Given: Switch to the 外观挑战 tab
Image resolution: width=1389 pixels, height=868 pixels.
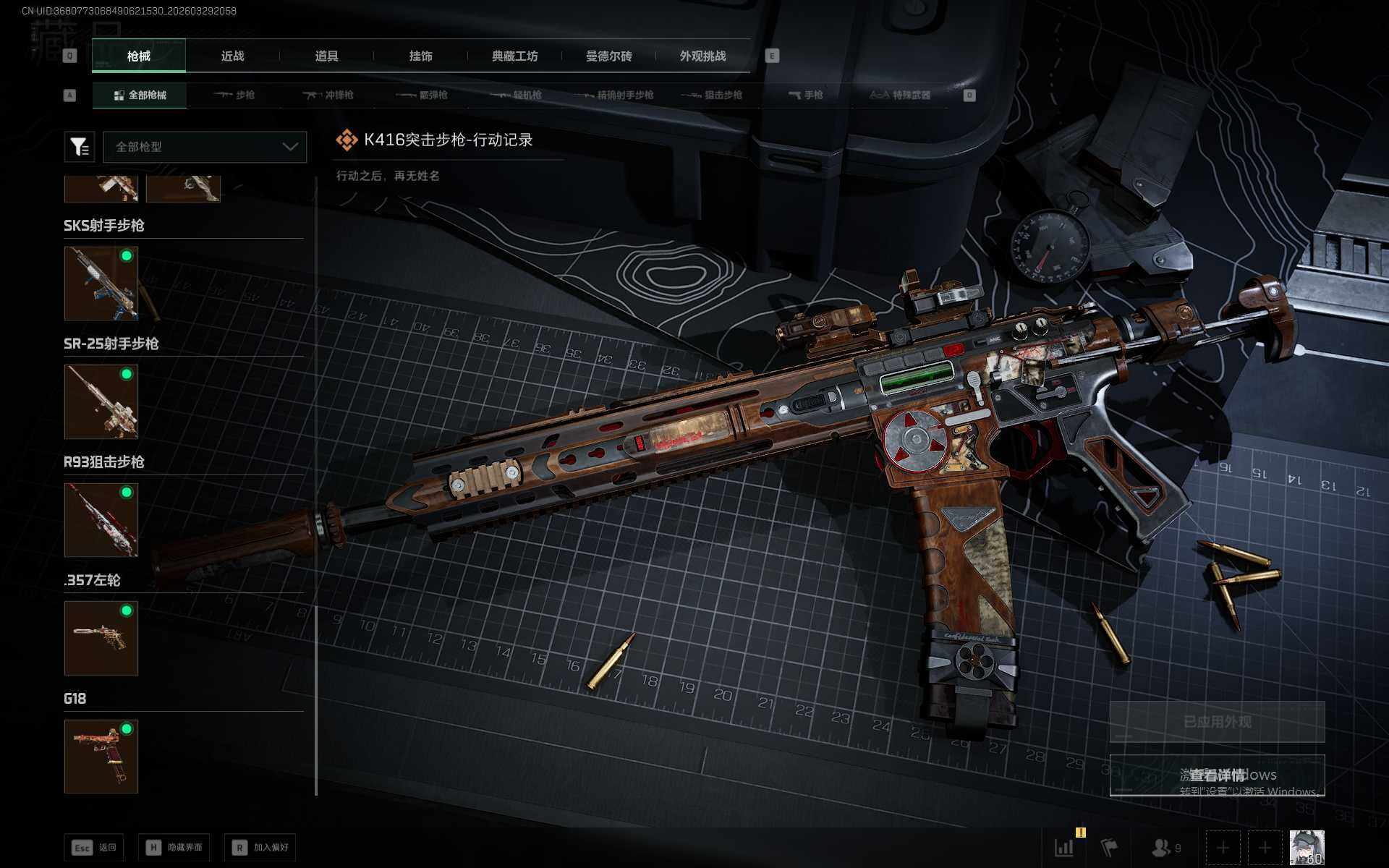Looking at the screenshot, I should pos(702,56).
